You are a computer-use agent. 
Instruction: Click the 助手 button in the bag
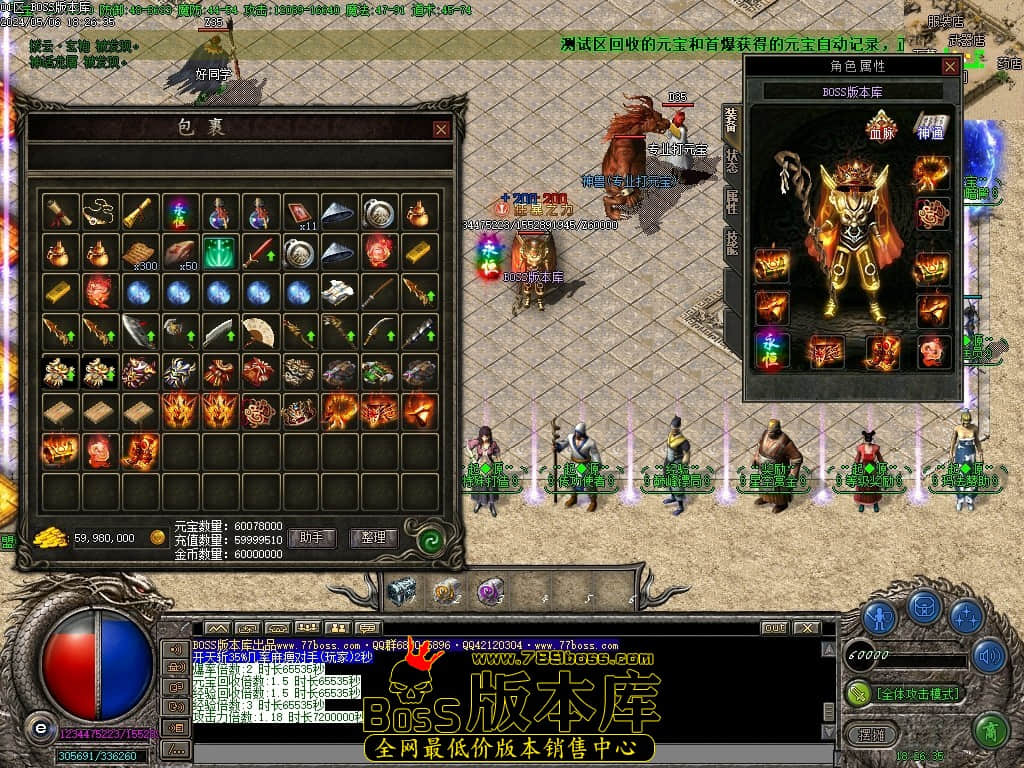point(311,538)
